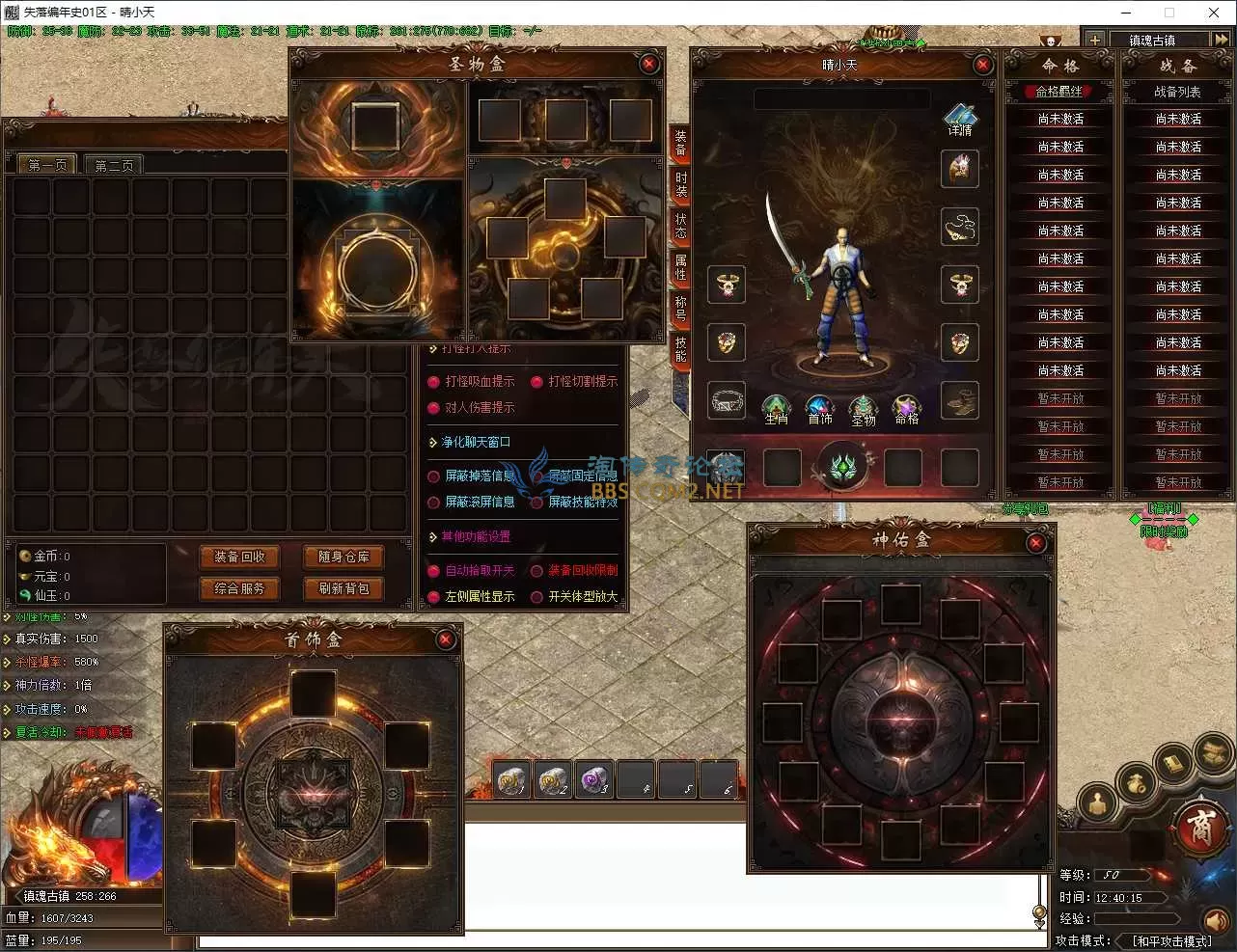Open the red 商 shop button
Viewport: 1237px width, 952px height.
(x=1199, y=829)
